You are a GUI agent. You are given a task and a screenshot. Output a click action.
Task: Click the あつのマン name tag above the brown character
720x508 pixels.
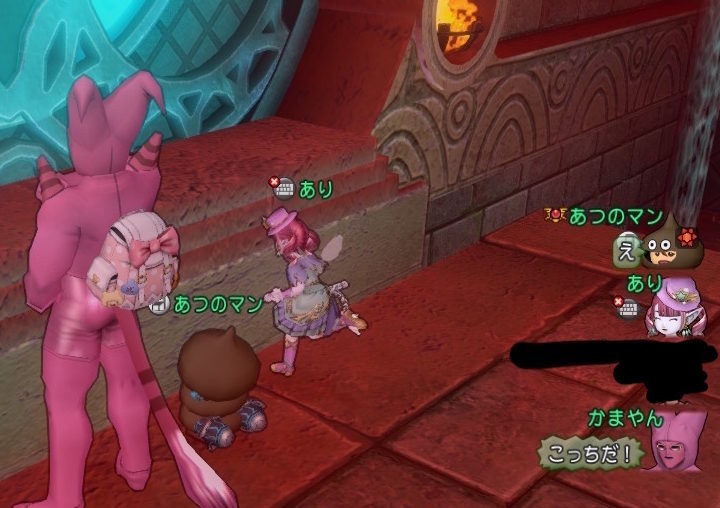[x=217, y=302]
